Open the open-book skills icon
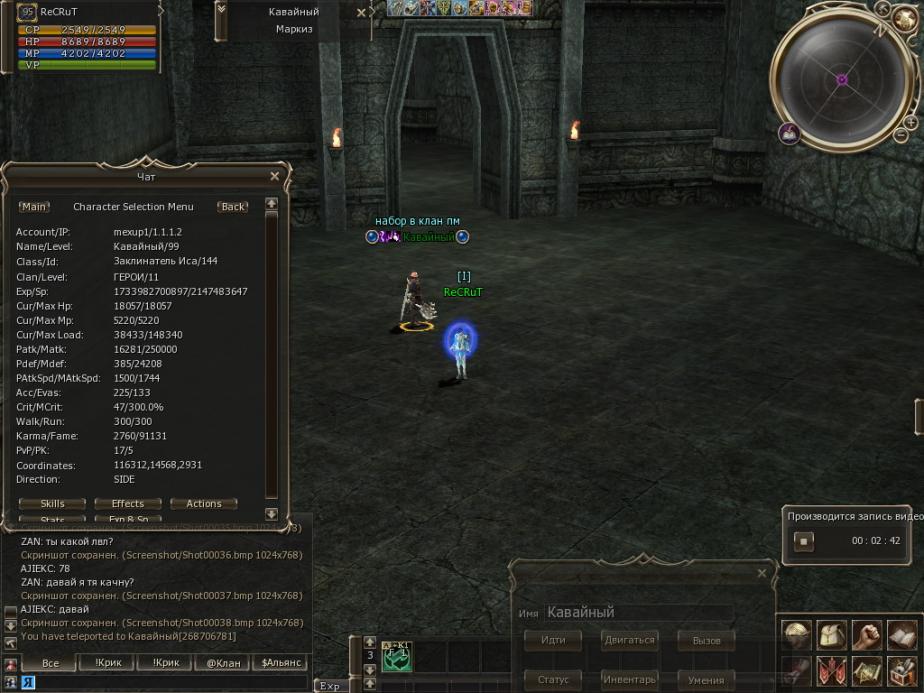924x693 pixels. tap(901, 635)
